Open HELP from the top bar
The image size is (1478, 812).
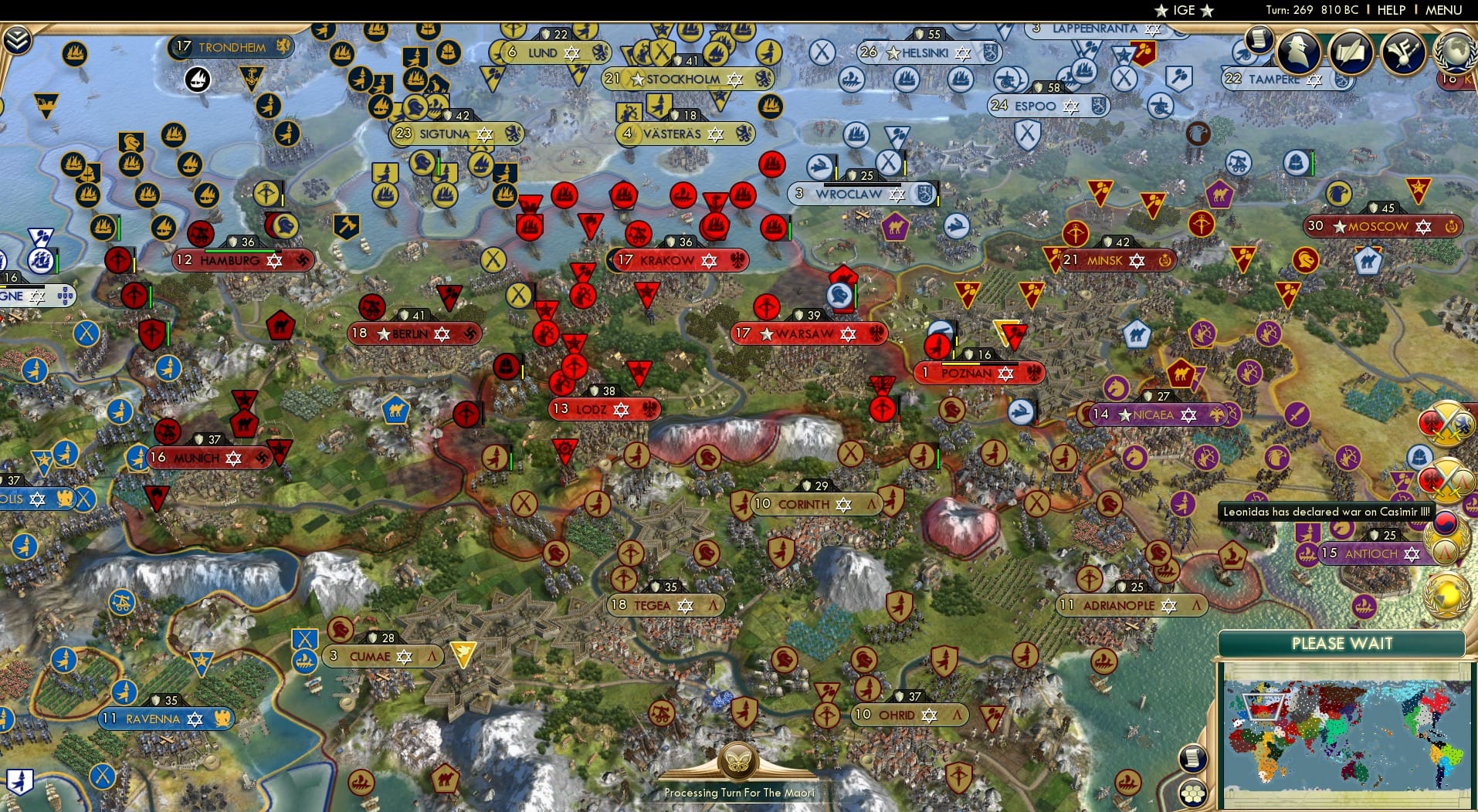coord(1390,10)
